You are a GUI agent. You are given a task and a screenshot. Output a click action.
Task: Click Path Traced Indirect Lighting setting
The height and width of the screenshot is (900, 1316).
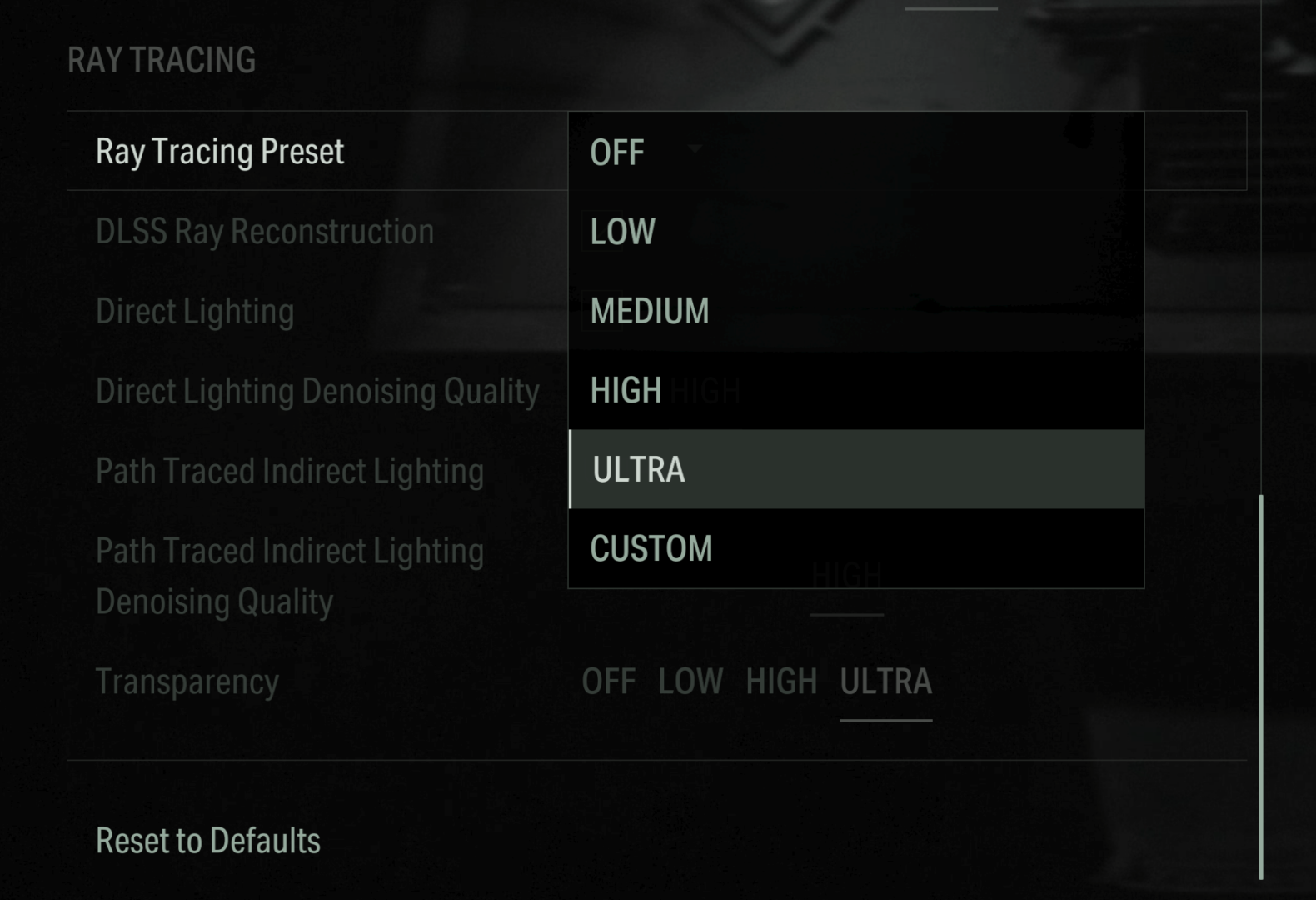click(290, 470)
